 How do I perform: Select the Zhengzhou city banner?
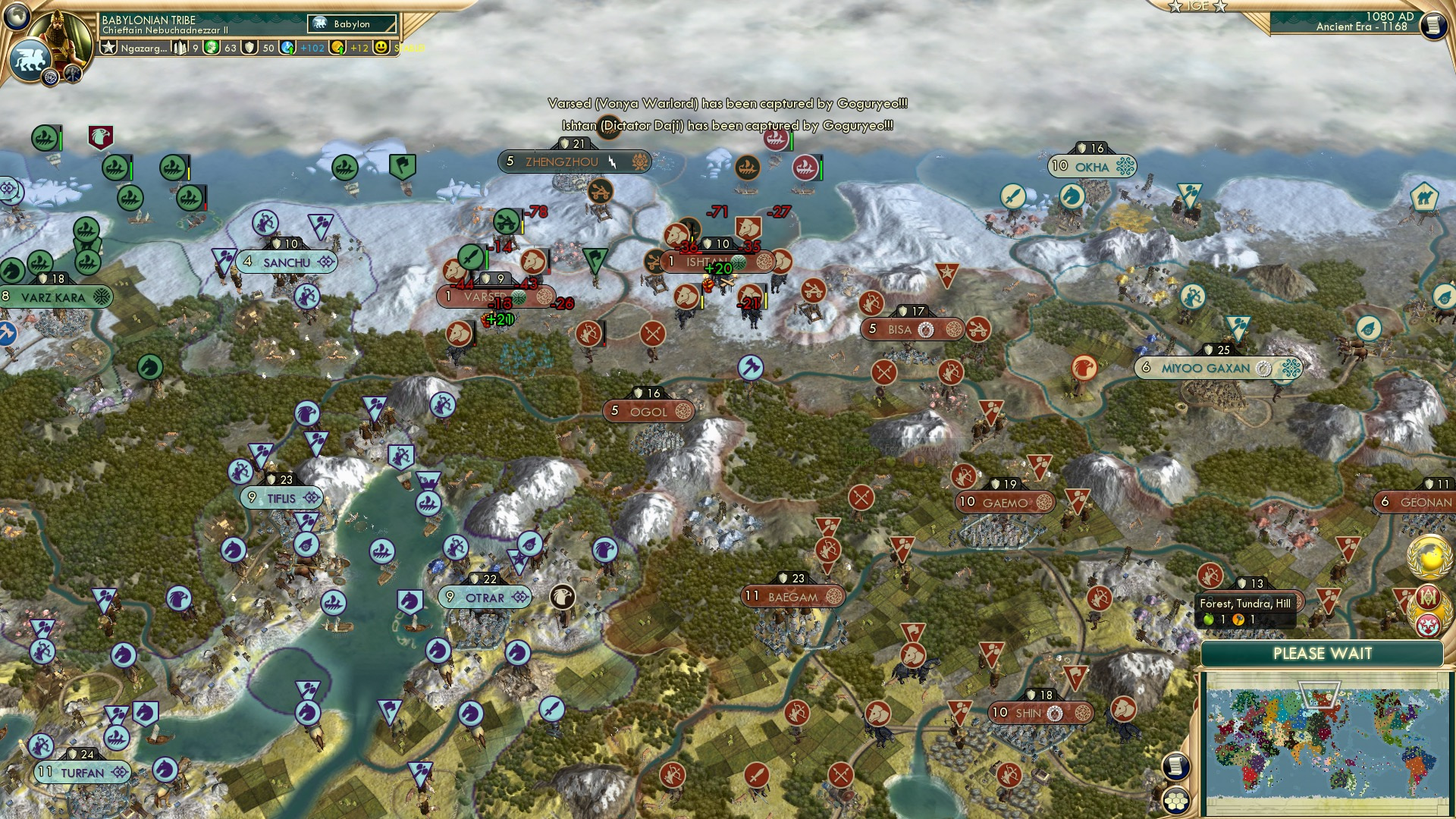561,162
